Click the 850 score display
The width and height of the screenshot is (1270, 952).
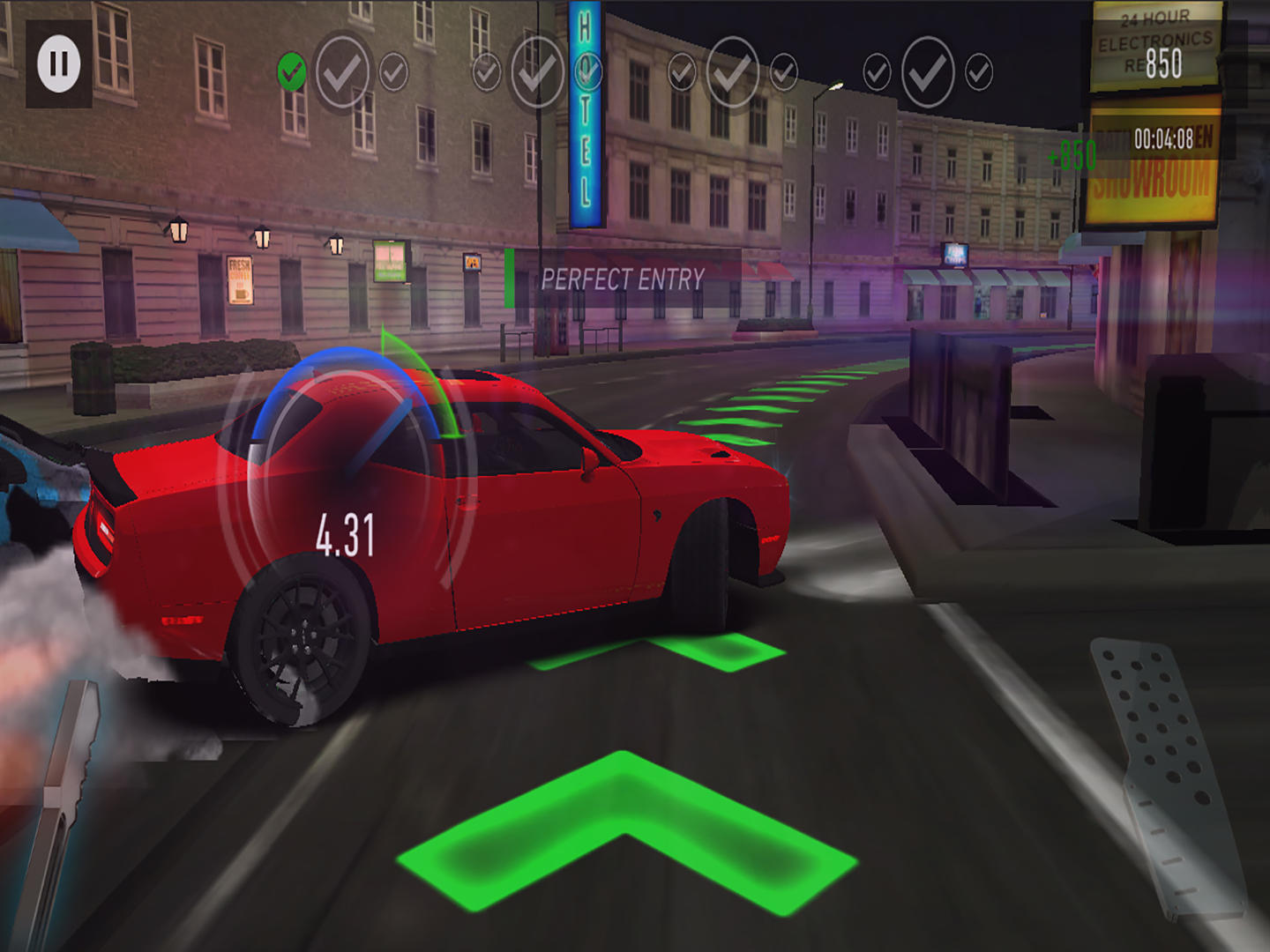(1162, 62)
